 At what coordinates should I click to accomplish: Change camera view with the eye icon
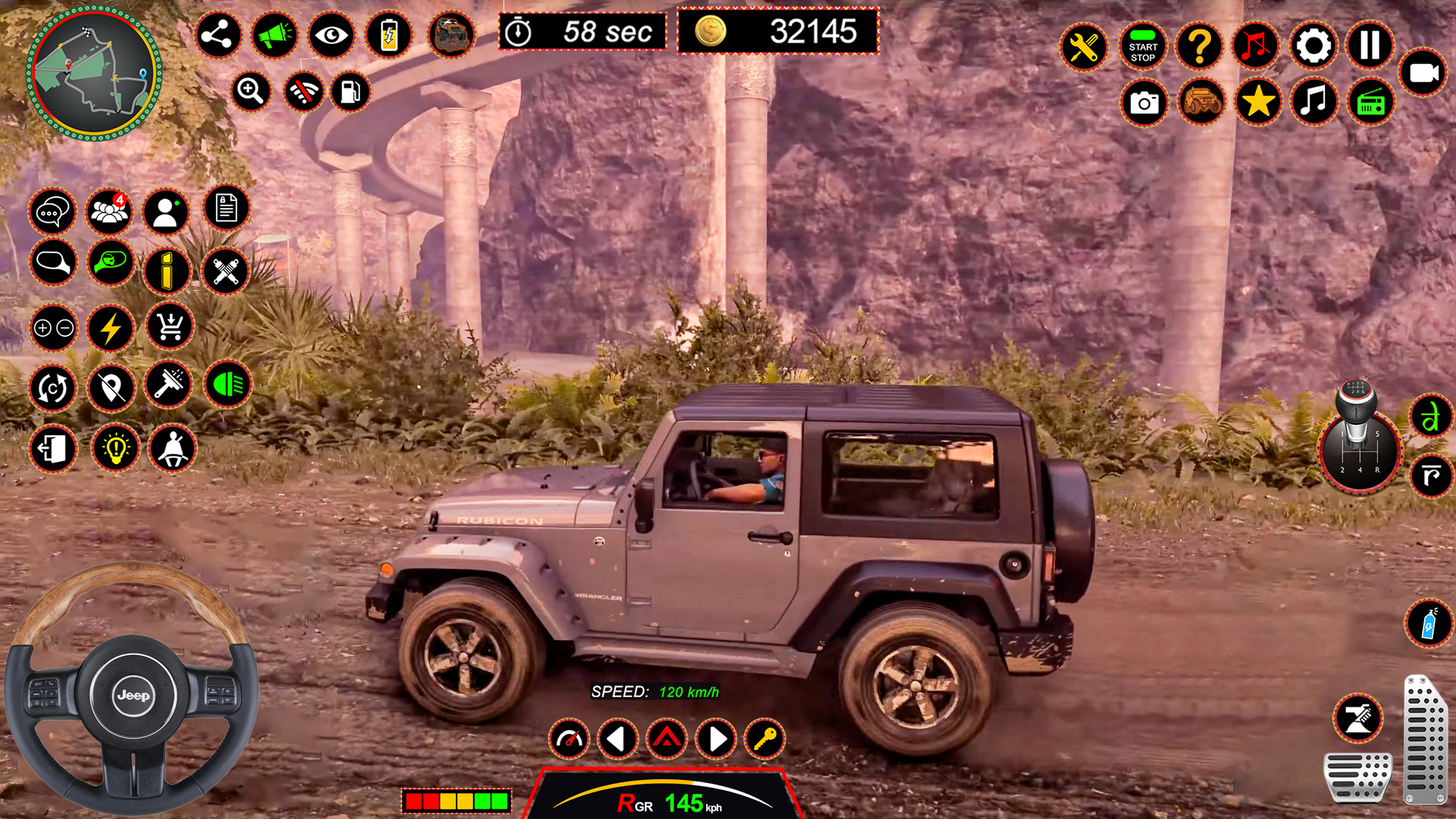(331, 35)
